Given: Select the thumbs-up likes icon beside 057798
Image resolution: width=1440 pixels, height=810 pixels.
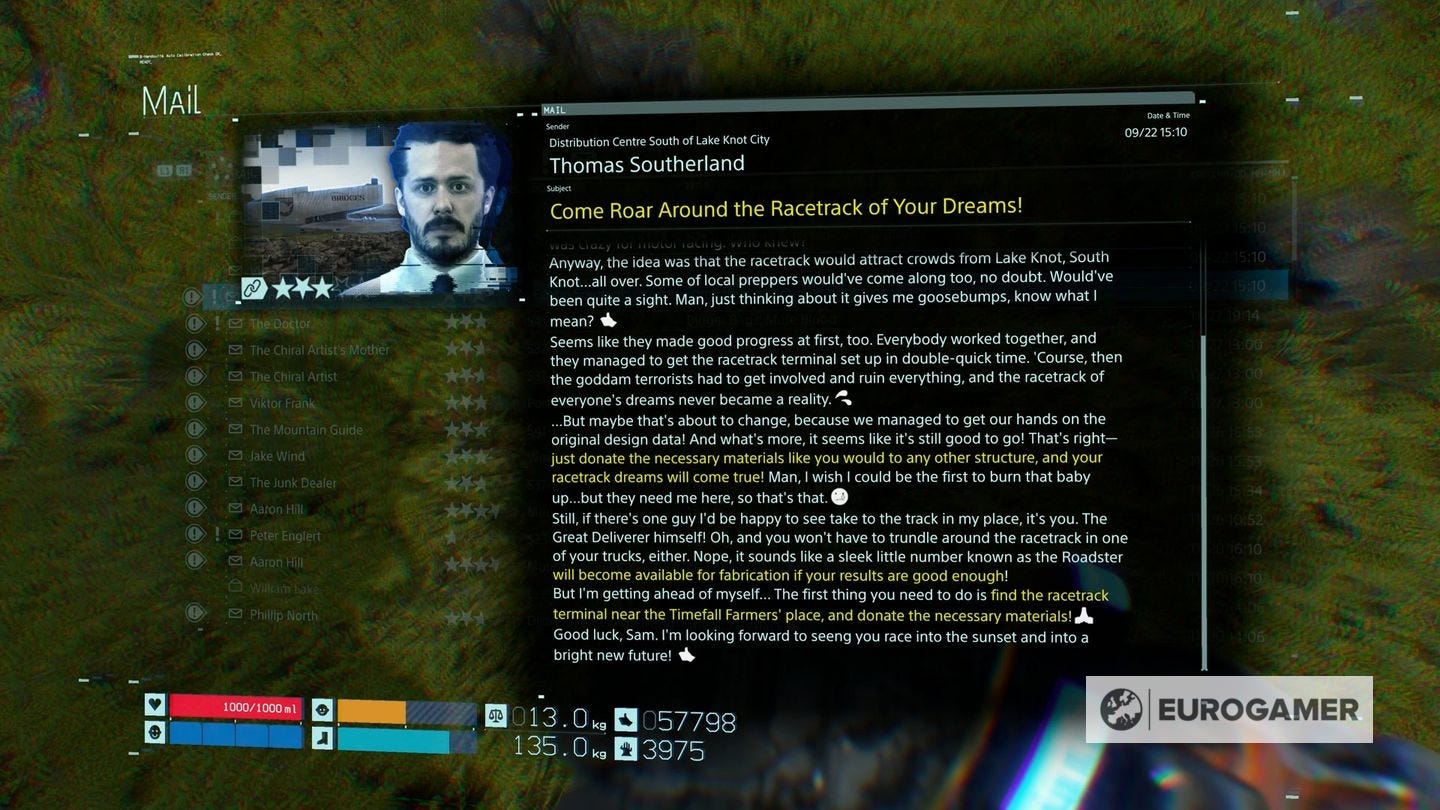Looking at the screenshot, I should (x=627, y=720).
